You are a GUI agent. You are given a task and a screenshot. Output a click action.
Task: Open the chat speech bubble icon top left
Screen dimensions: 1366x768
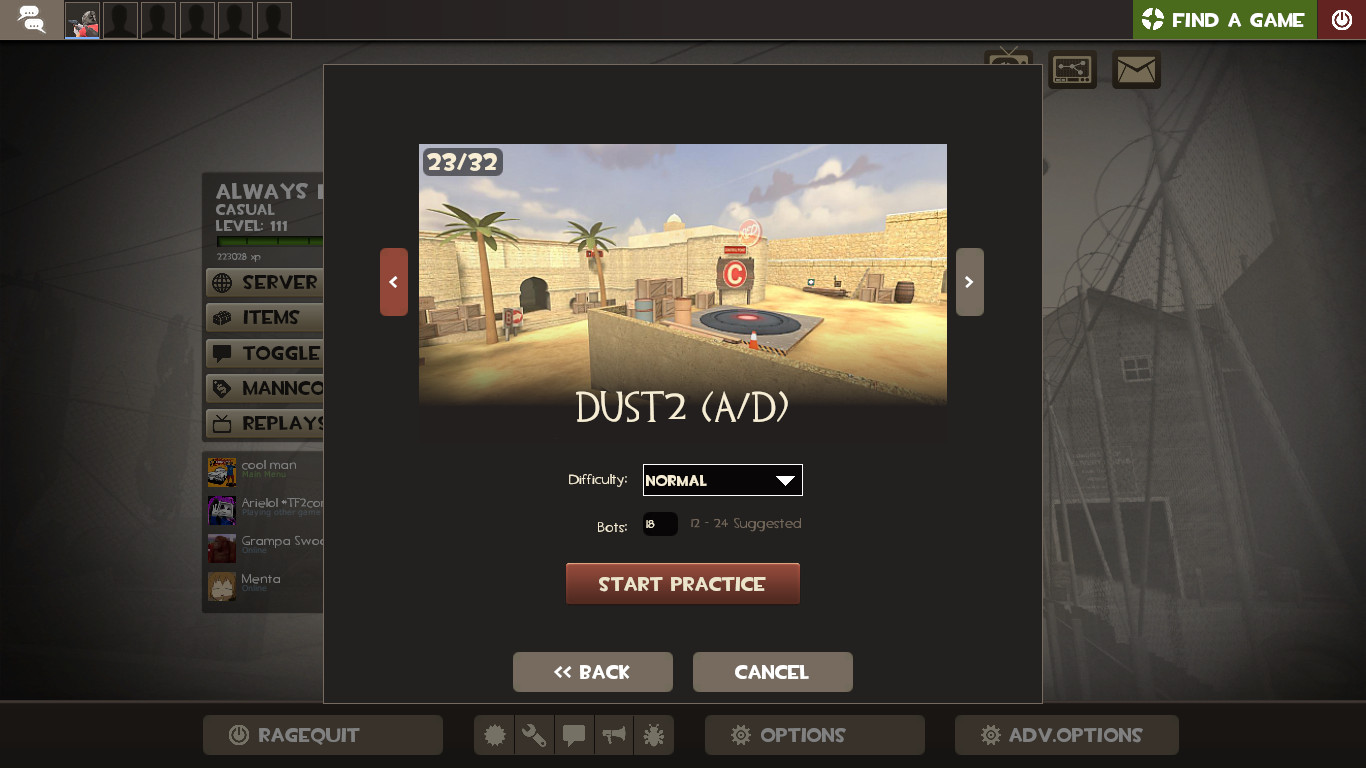pyautogui.click(x=30, y=19)
